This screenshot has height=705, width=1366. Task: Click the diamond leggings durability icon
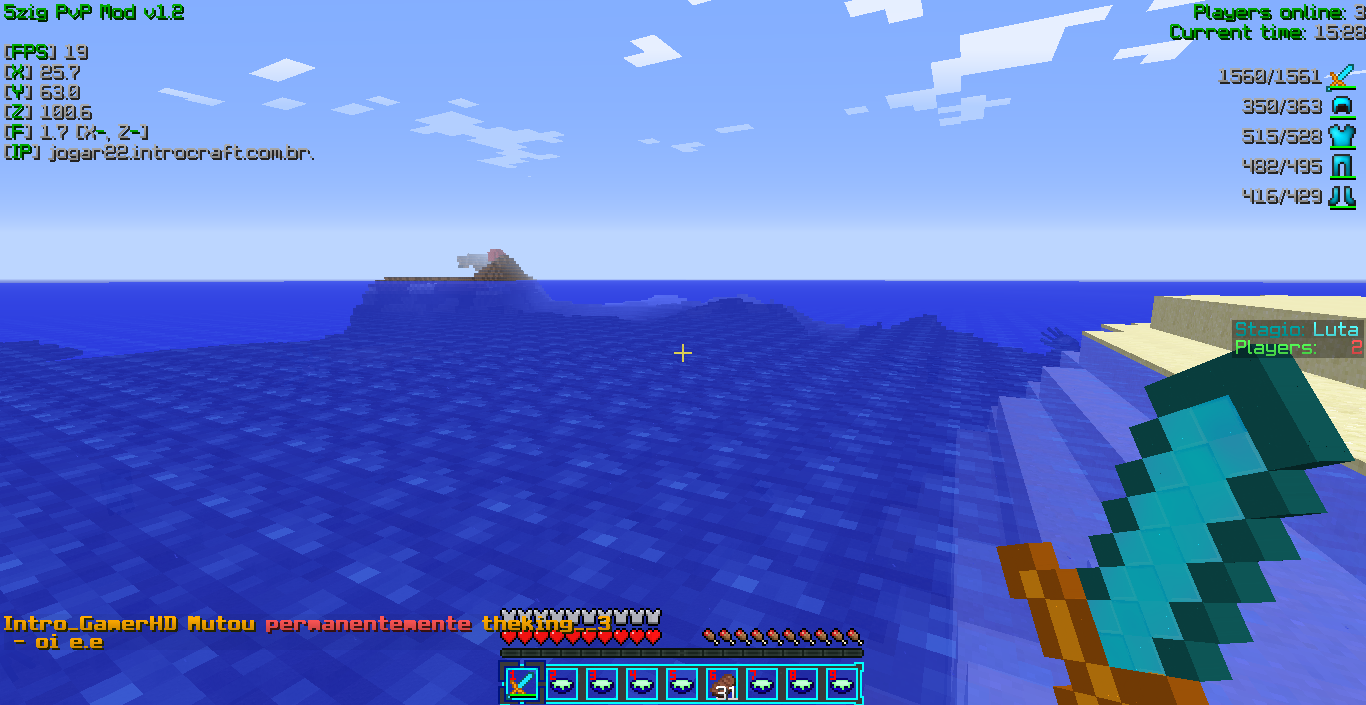pos(1341,167)
